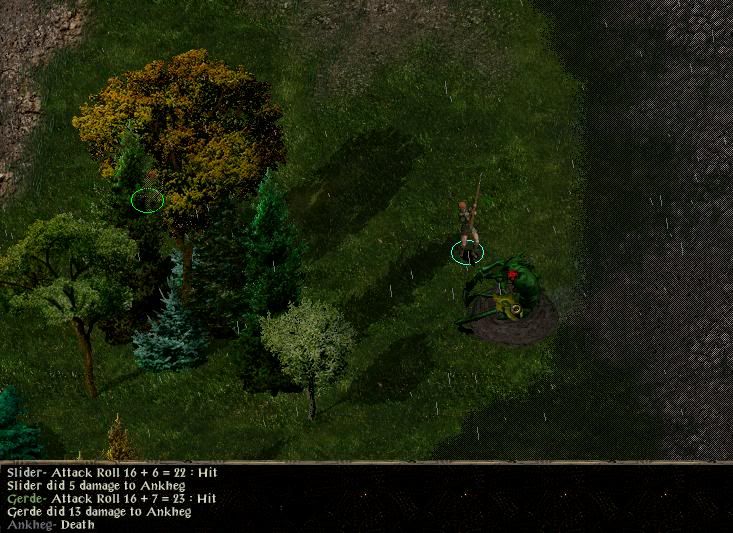Click the combat log message window
The height and width of the screenshot is (533, 733).
pyautogui.click(x=366, y=497)
